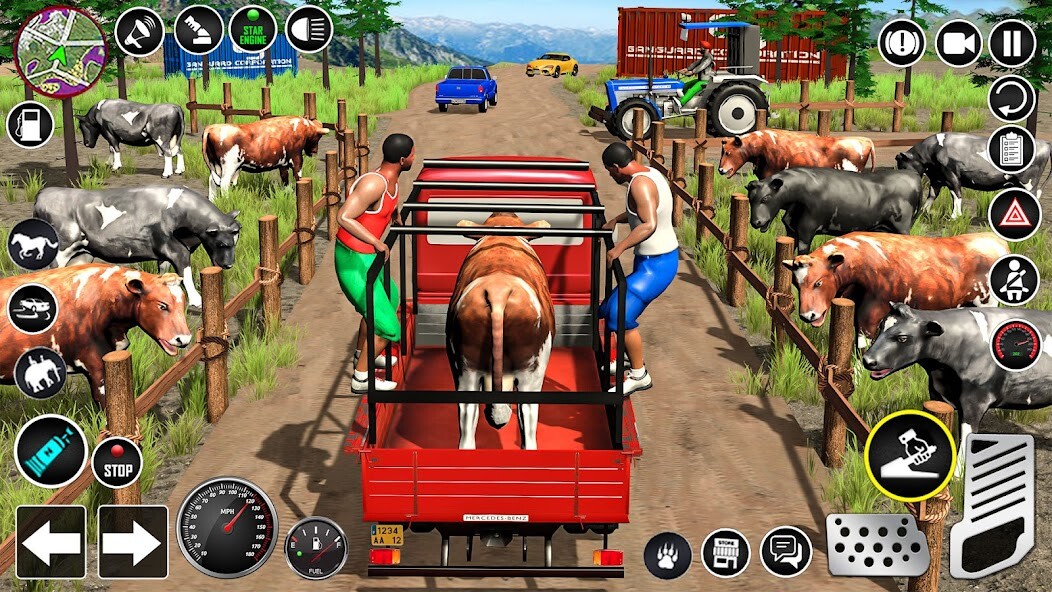Viewport: 1052px width, 592px height.
Task: Turn on the hazard warning lights
Action: [x=1014, y=214]
